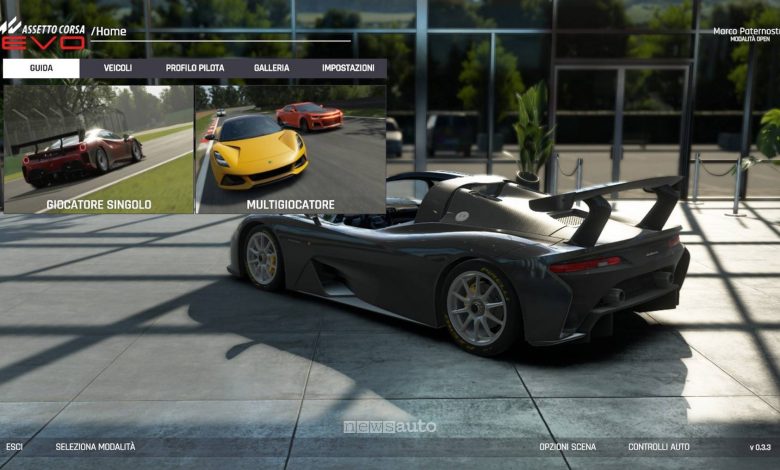
Task: Click the ESCI exit option
Action: 14,447
